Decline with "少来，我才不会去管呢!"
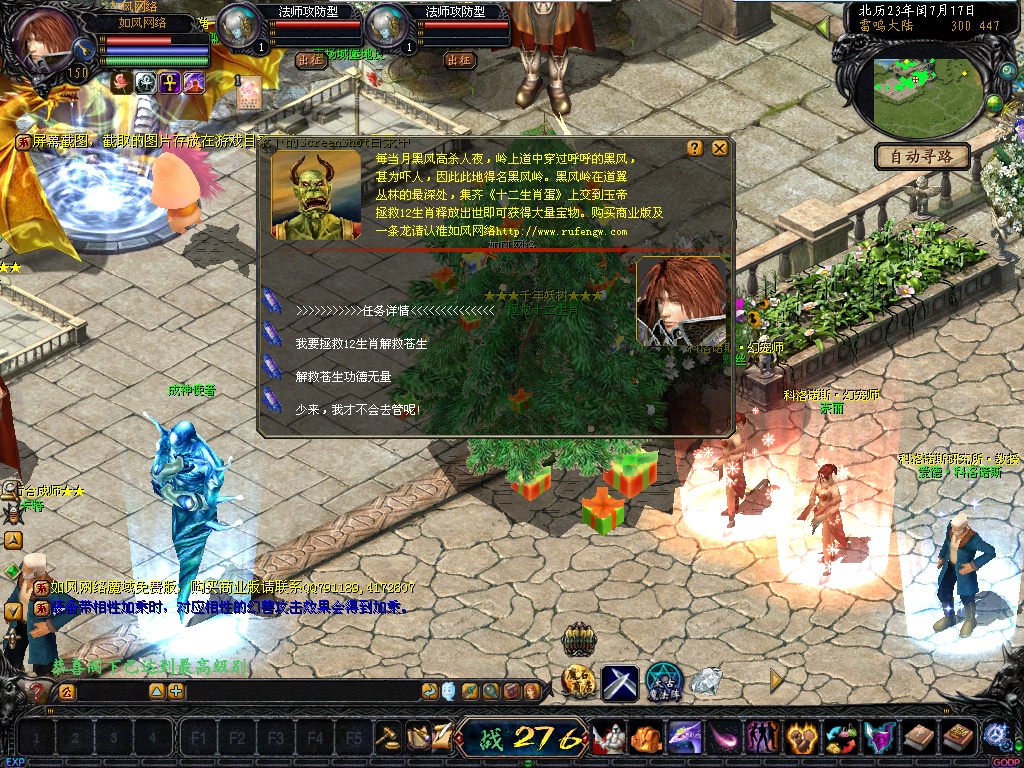This screenshot has width=1024, height=768. [358, 409]
